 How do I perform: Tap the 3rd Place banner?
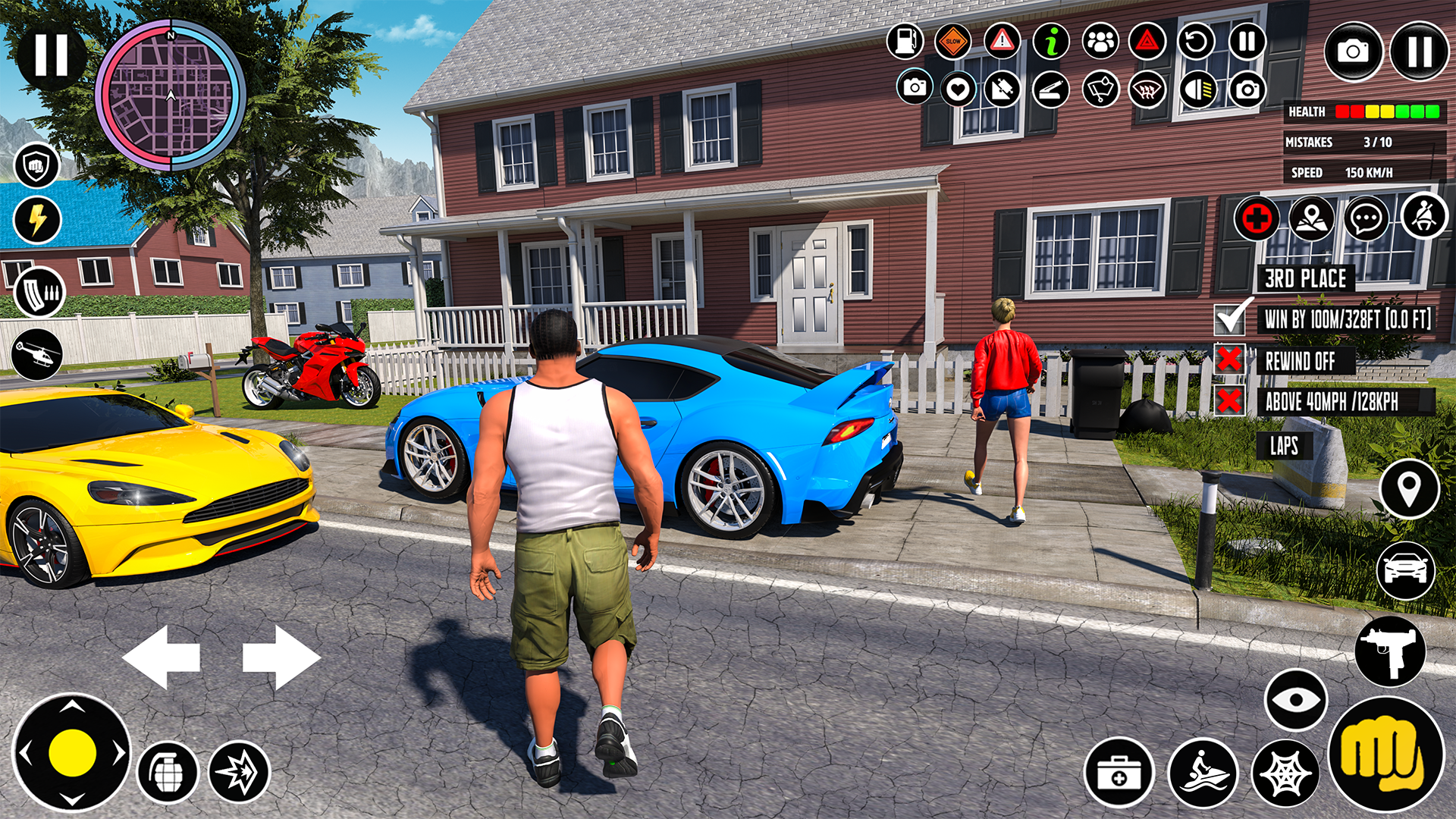point(1306,279)
